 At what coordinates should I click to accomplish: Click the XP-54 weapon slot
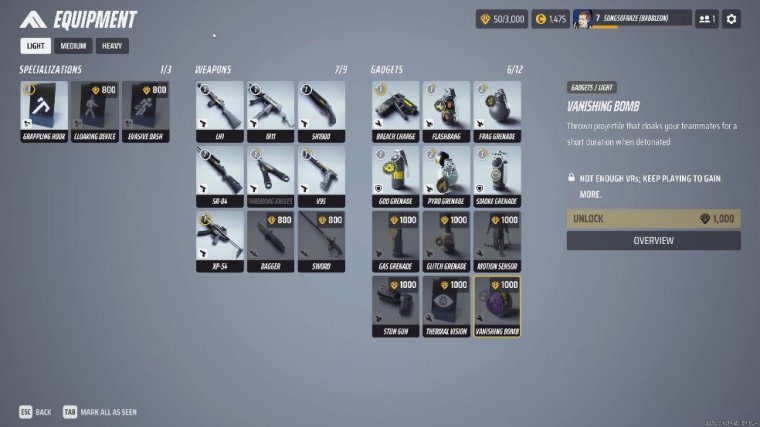(x=220, y=241)
